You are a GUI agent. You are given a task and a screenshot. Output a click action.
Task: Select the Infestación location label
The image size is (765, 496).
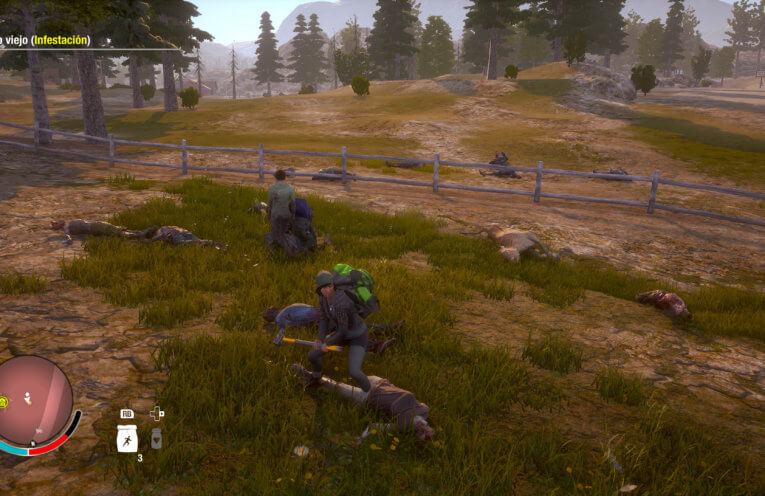coord(60,40)
